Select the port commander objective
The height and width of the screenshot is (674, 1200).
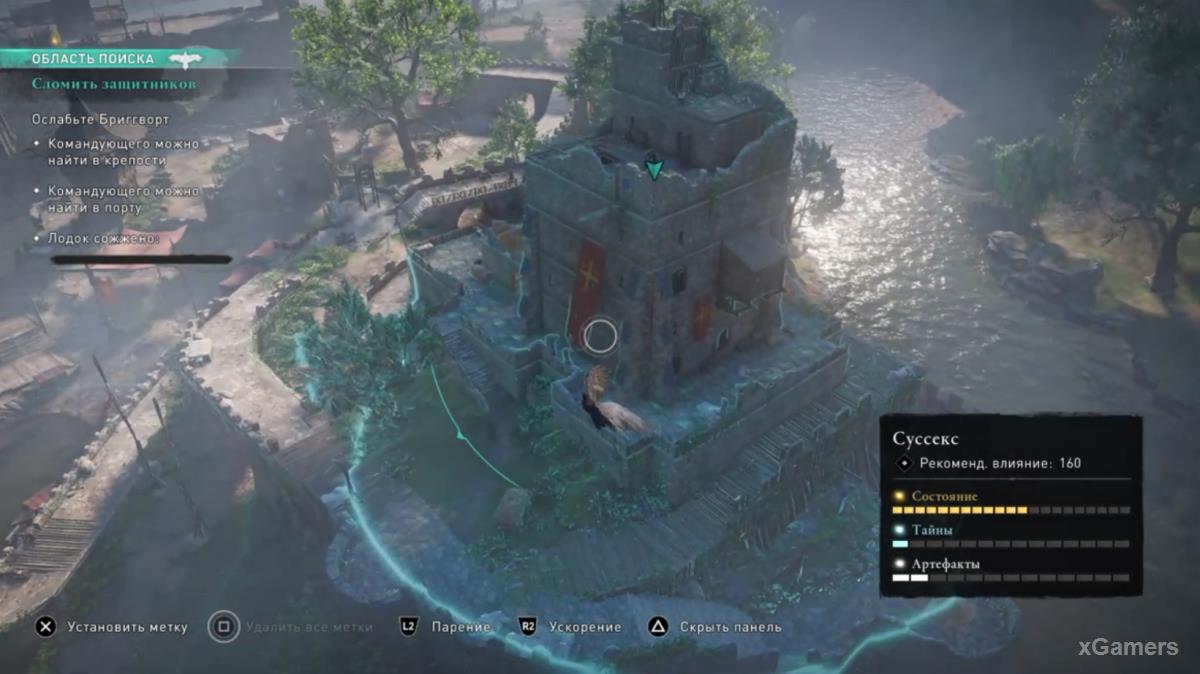coord(123,199)
